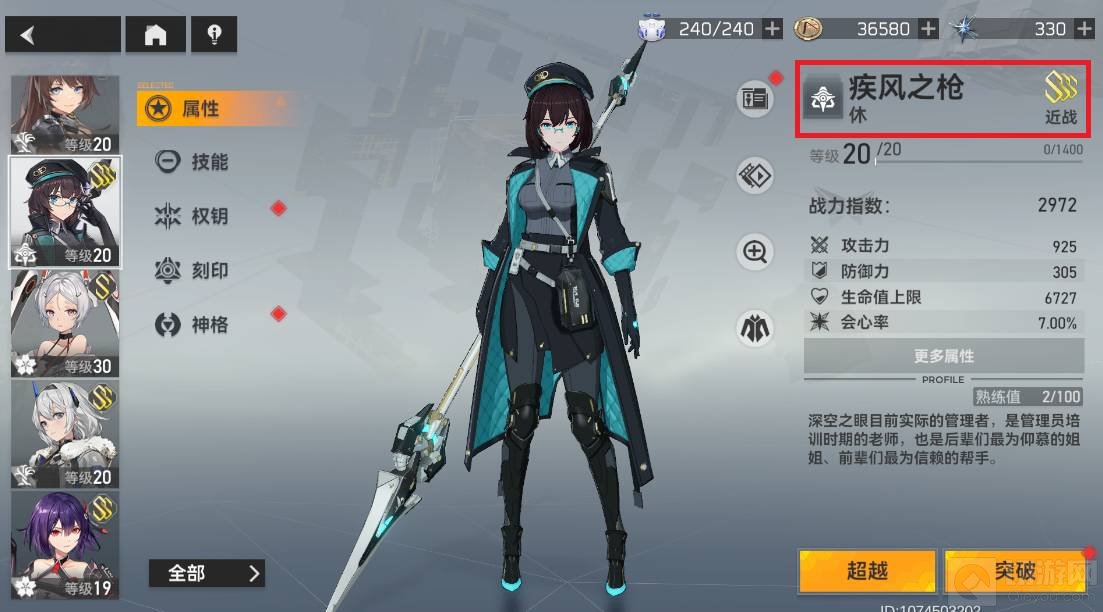The height and width of the screenshot is (612, 1103).
Task: Open the character profile card icon
Action: coord(756,99)
